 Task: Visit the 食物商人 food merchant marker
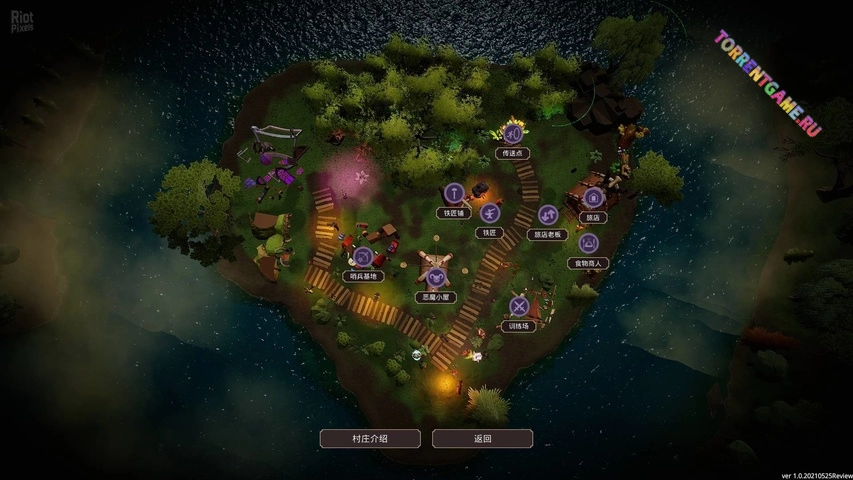coord(588,243)
